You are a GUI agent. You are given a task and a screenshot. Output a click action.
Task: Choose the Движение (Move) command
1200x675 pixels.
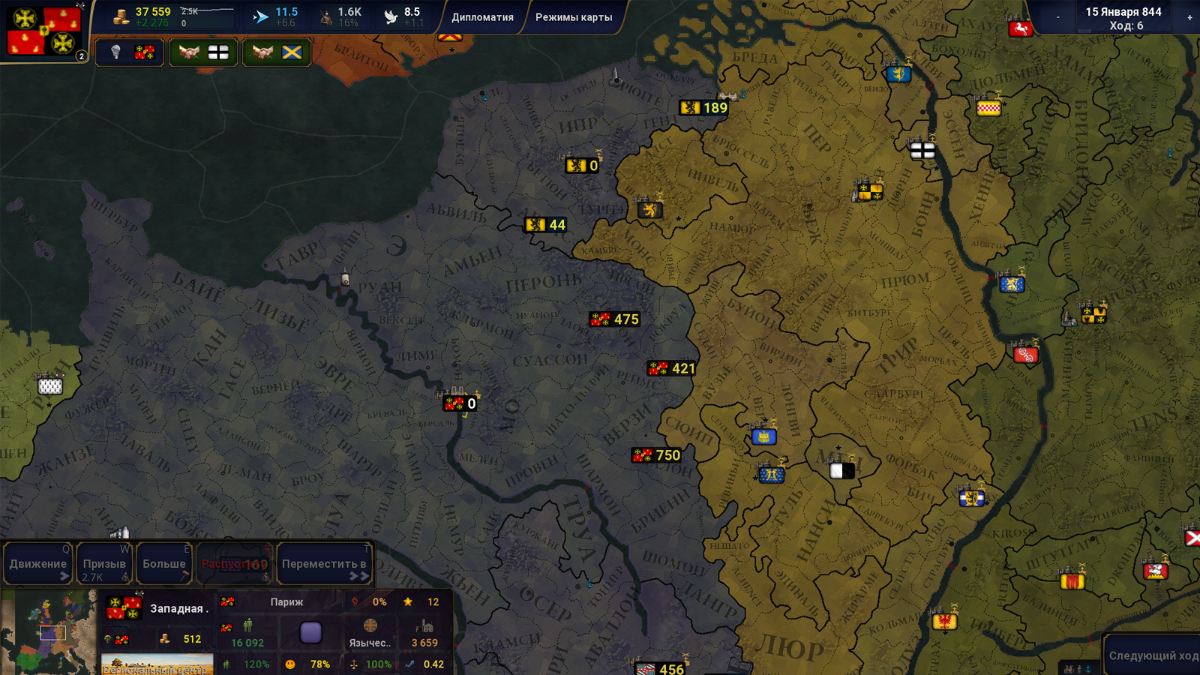click(38, 564)
